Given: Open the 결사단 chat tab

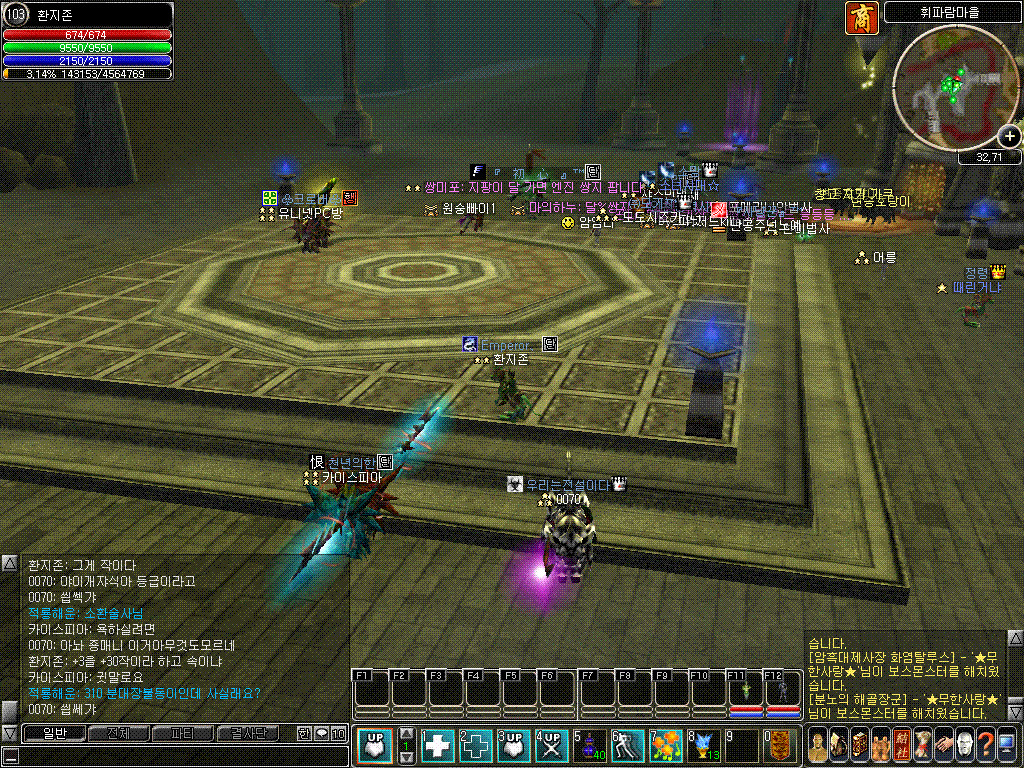Looking at the screenshot, I should click(247, 734).
